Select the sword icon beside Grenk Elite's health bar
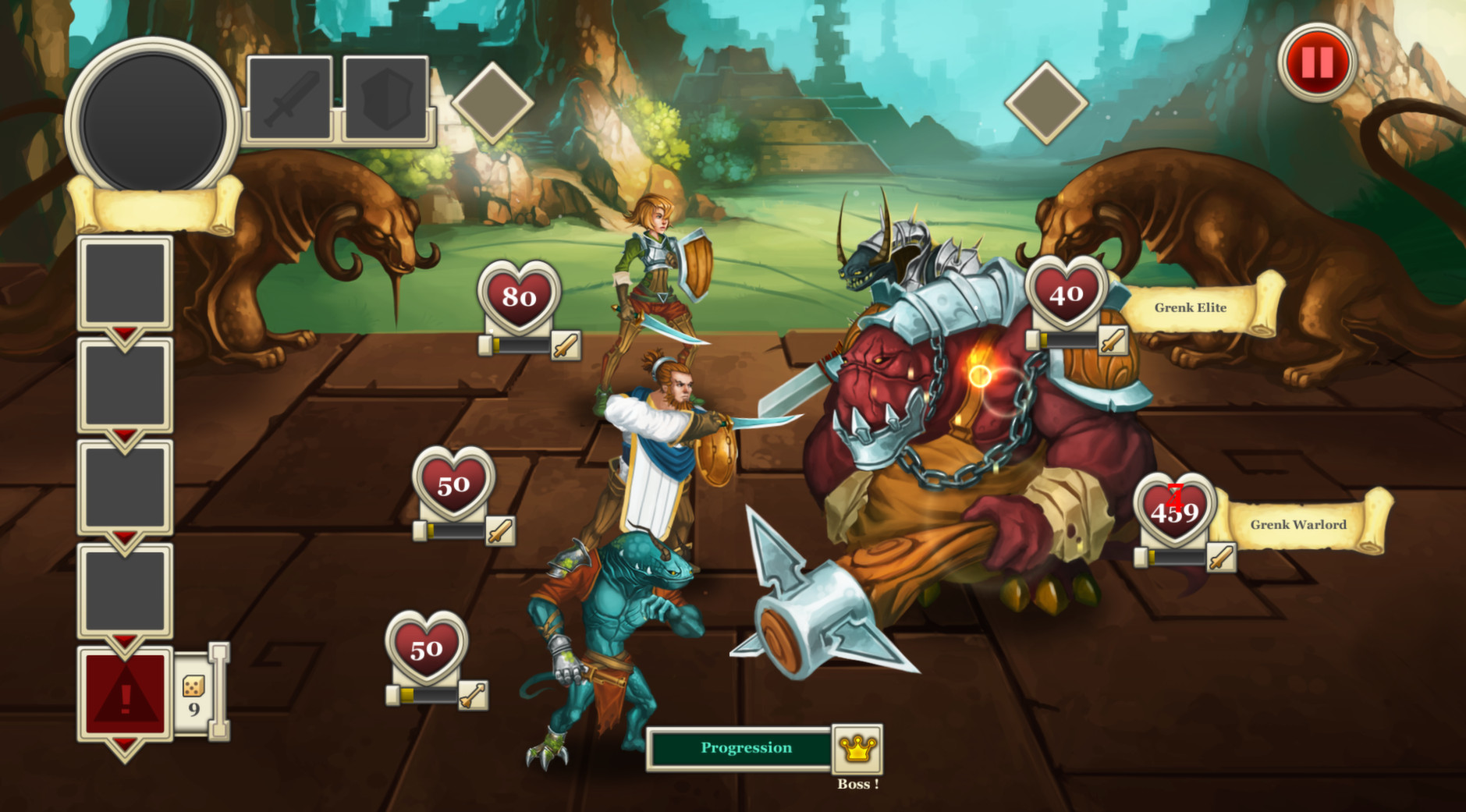The width and height of the screenshot is (1466, 812). pos(1115,341)
